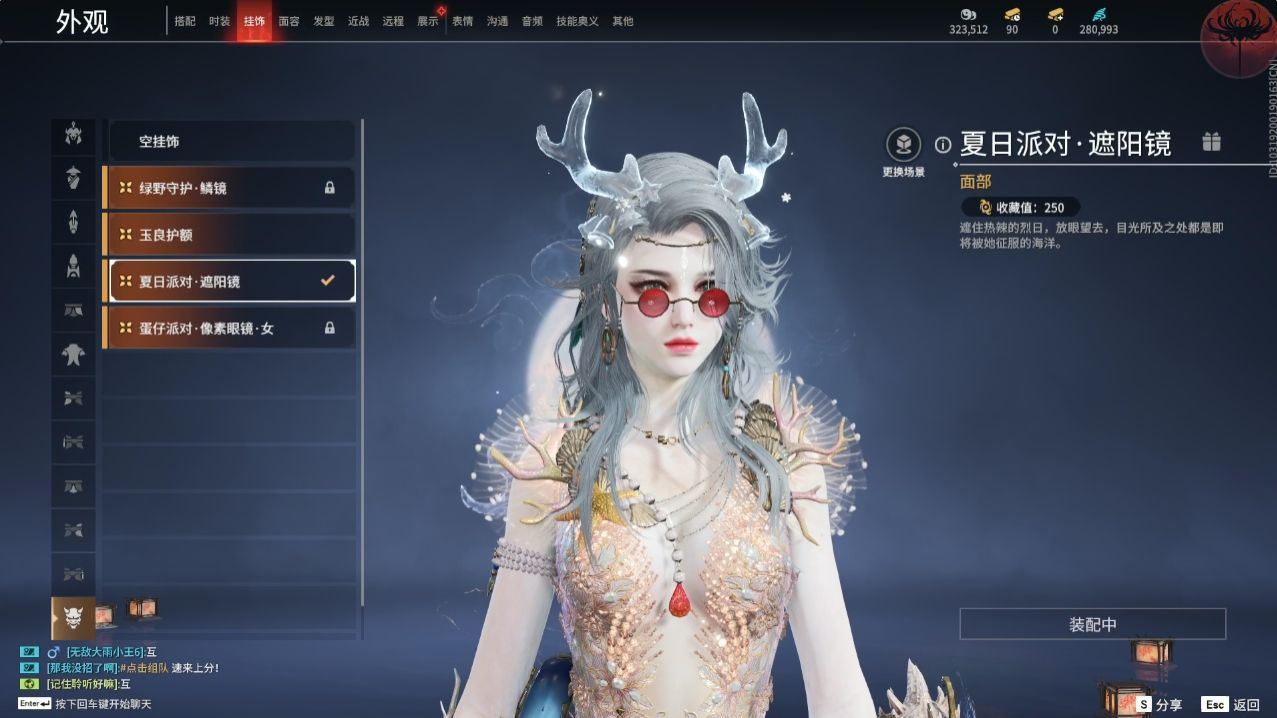Switch to the 搭配 tab
The width and height of the screenshot is (1277, 718).
(185, 21)
